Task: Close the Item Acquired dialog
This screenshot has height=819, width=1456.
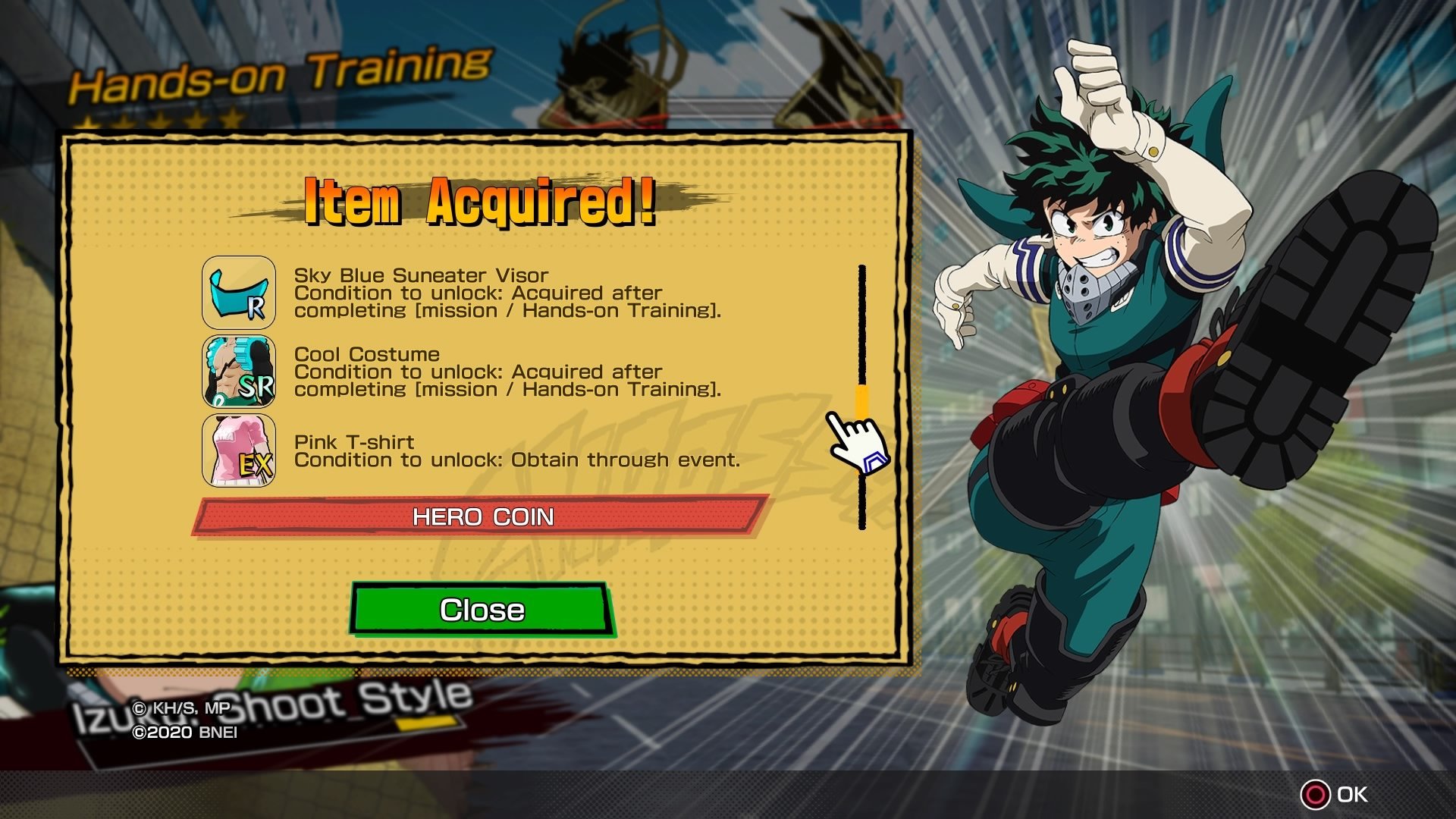Action: pyautogui.click(x=482, y=609)
